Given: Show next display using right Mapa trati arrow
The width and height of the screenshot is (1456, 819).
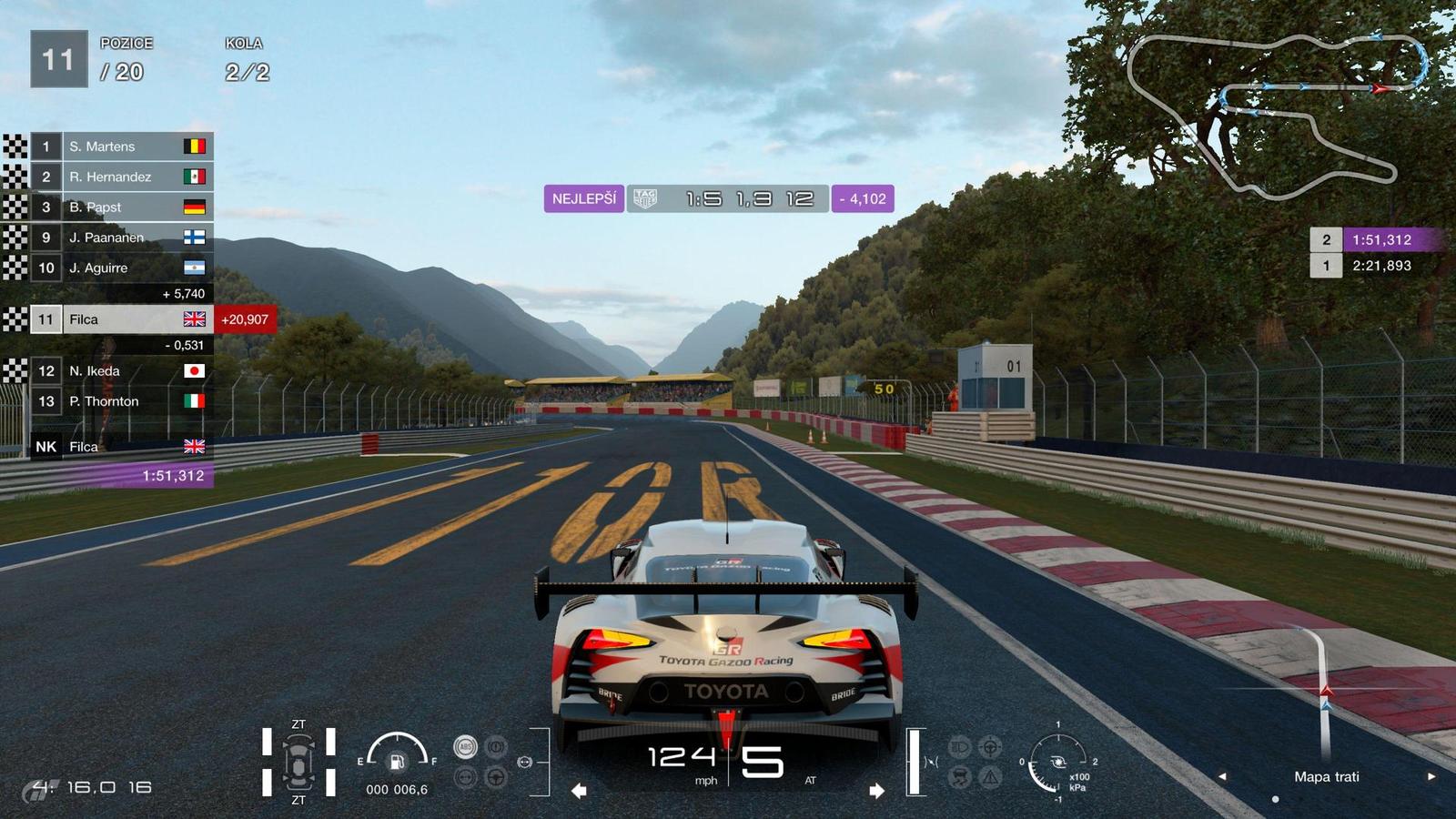Looking at the screenshot, I should tap(1431, 776).
